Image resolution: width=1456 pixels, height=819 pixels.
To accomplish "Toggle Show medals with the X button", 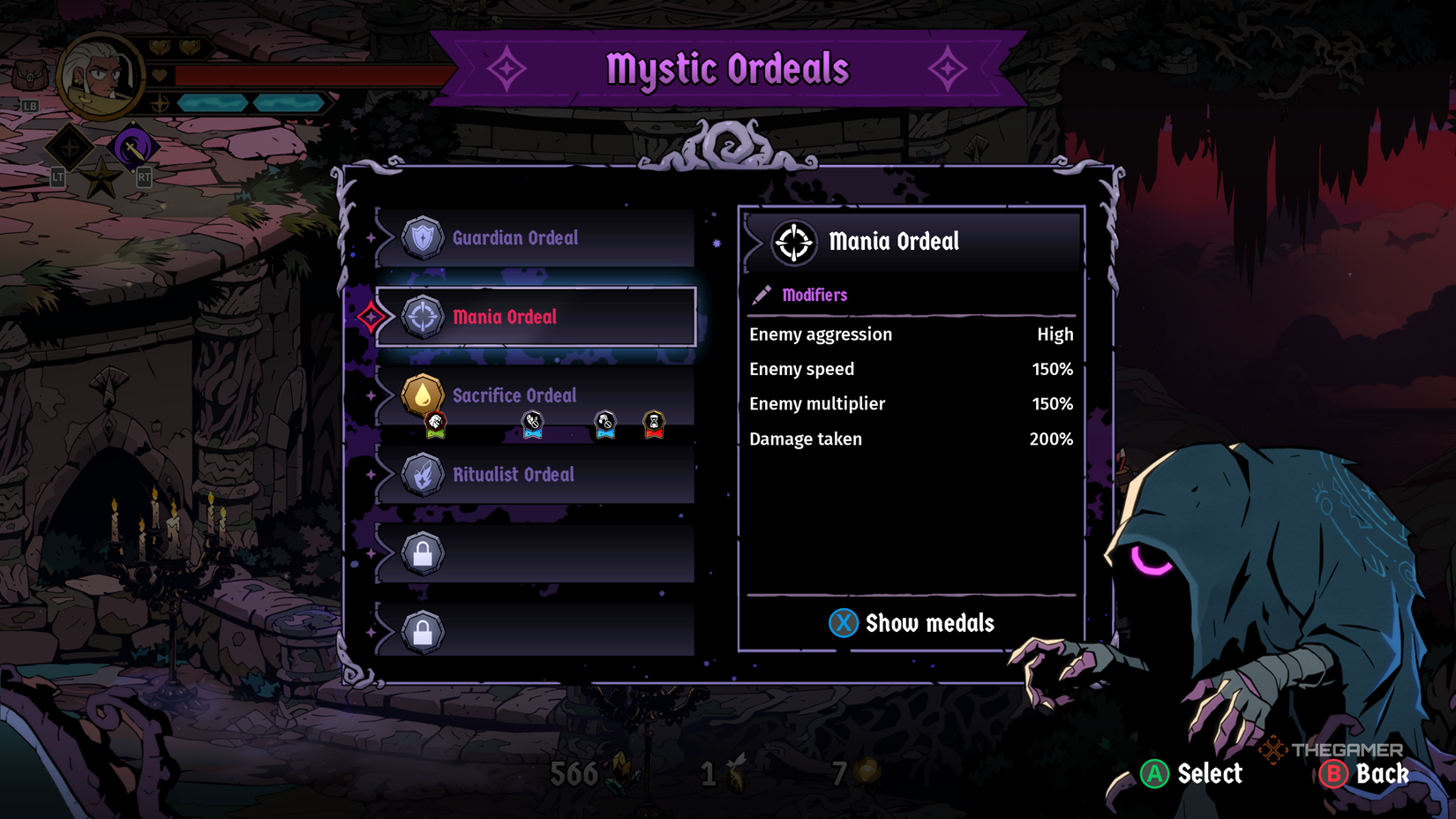I will [x=844, y=623].
